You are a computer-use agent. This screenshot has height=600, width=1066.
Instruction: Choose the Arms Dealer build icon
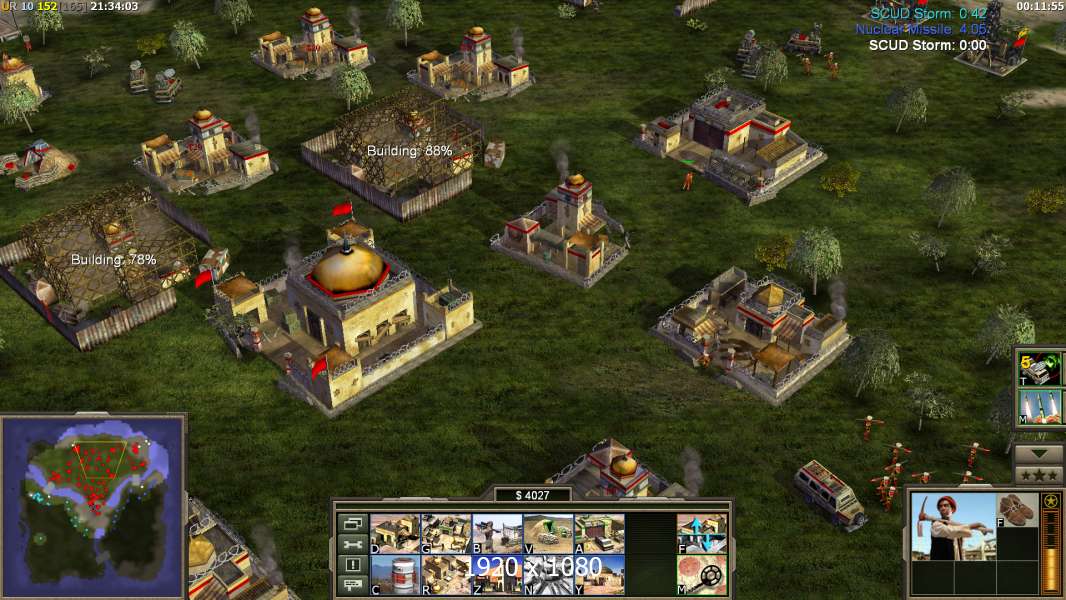click(x=599, y=534)
